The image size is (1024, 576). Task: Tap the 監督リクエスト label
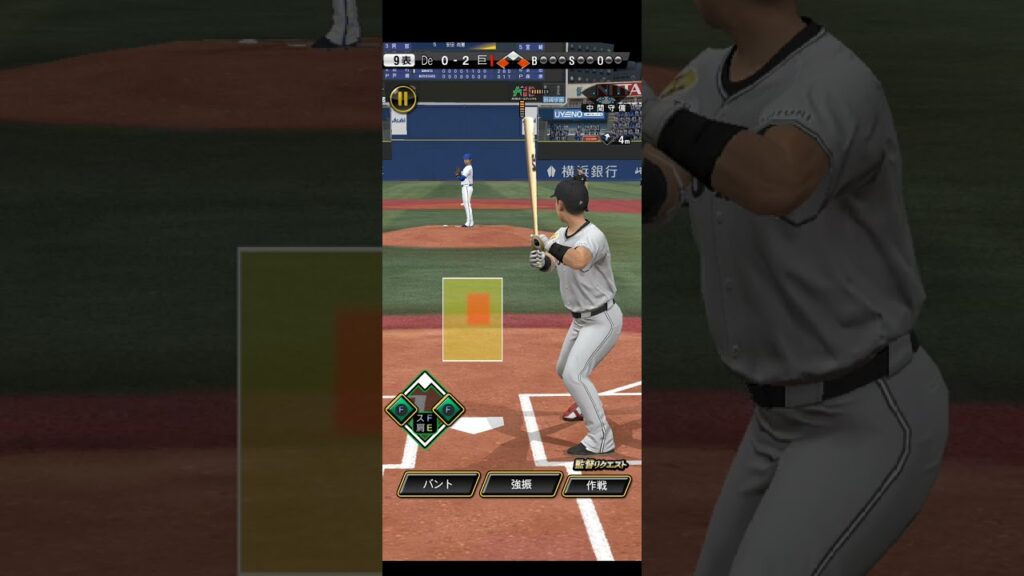click(x=601, y=464)
